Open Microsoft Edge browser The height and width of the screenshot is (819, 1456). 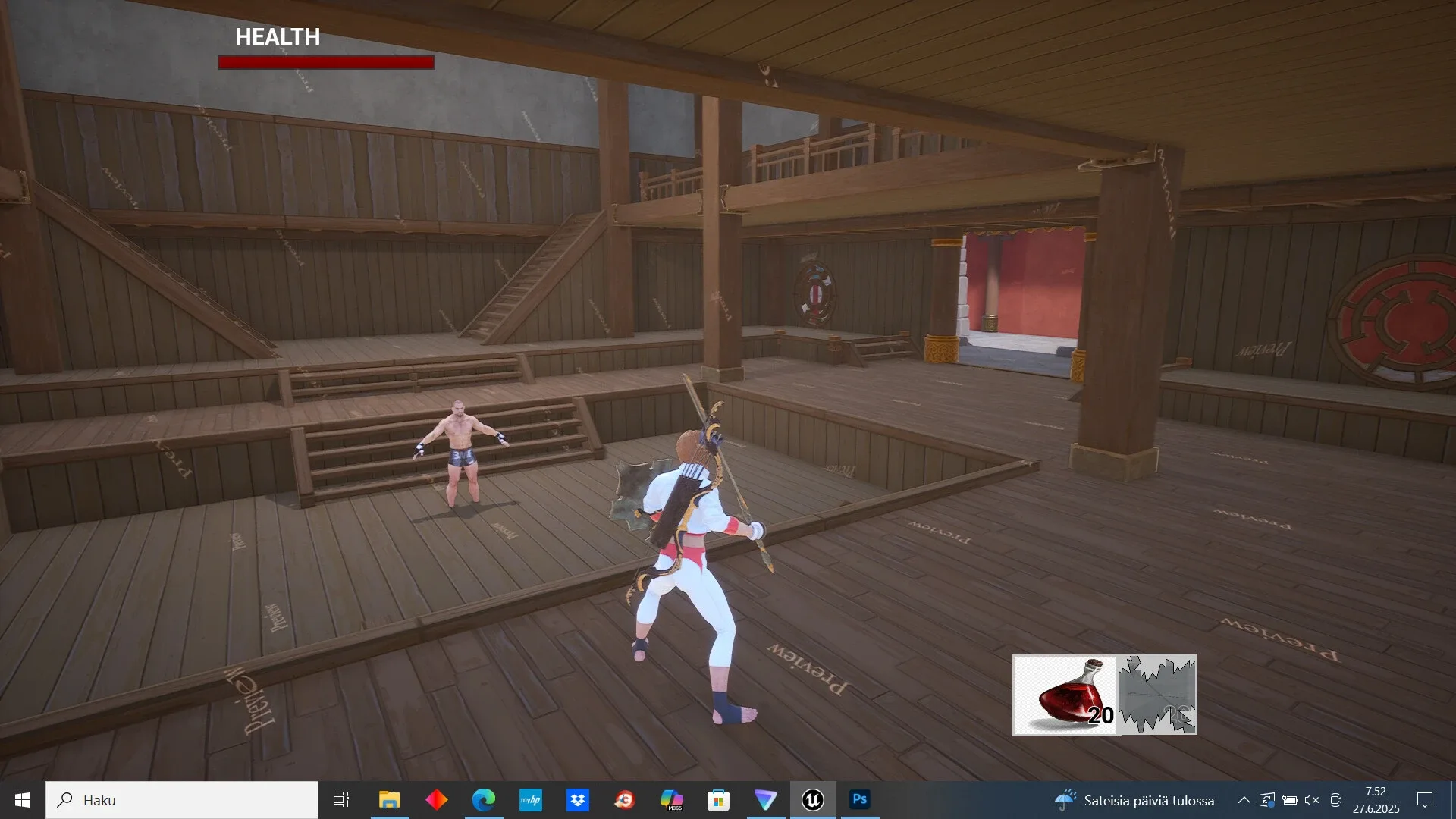pos(483,800)
